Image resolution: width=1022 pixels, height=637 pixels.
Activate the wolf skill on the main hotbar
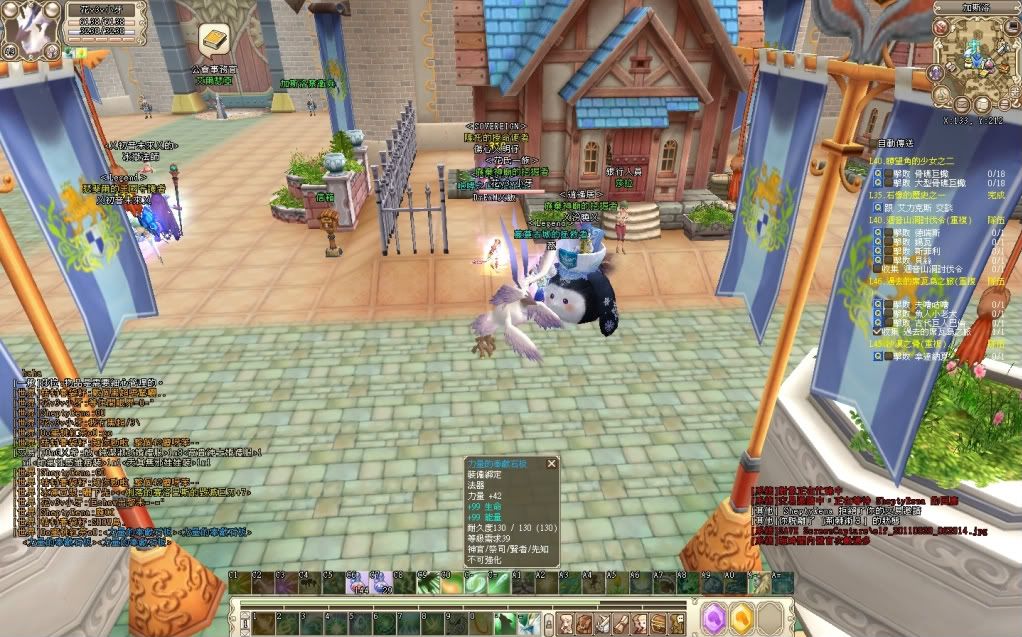(x=505, y=622)
